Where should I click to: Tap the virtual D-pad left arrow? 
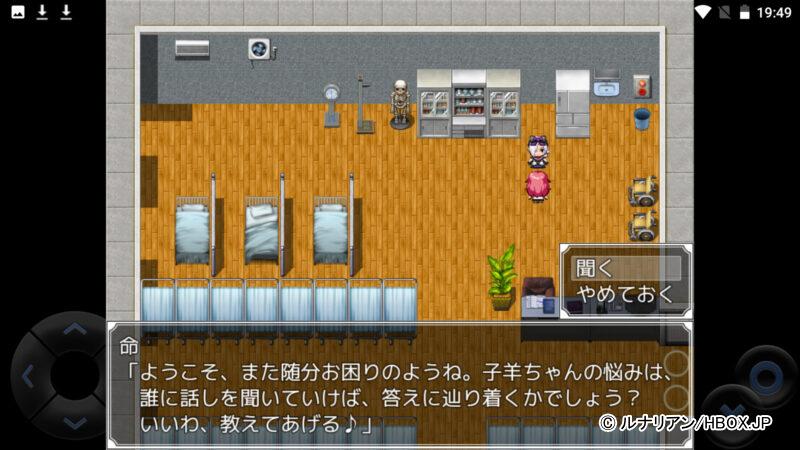27,377
